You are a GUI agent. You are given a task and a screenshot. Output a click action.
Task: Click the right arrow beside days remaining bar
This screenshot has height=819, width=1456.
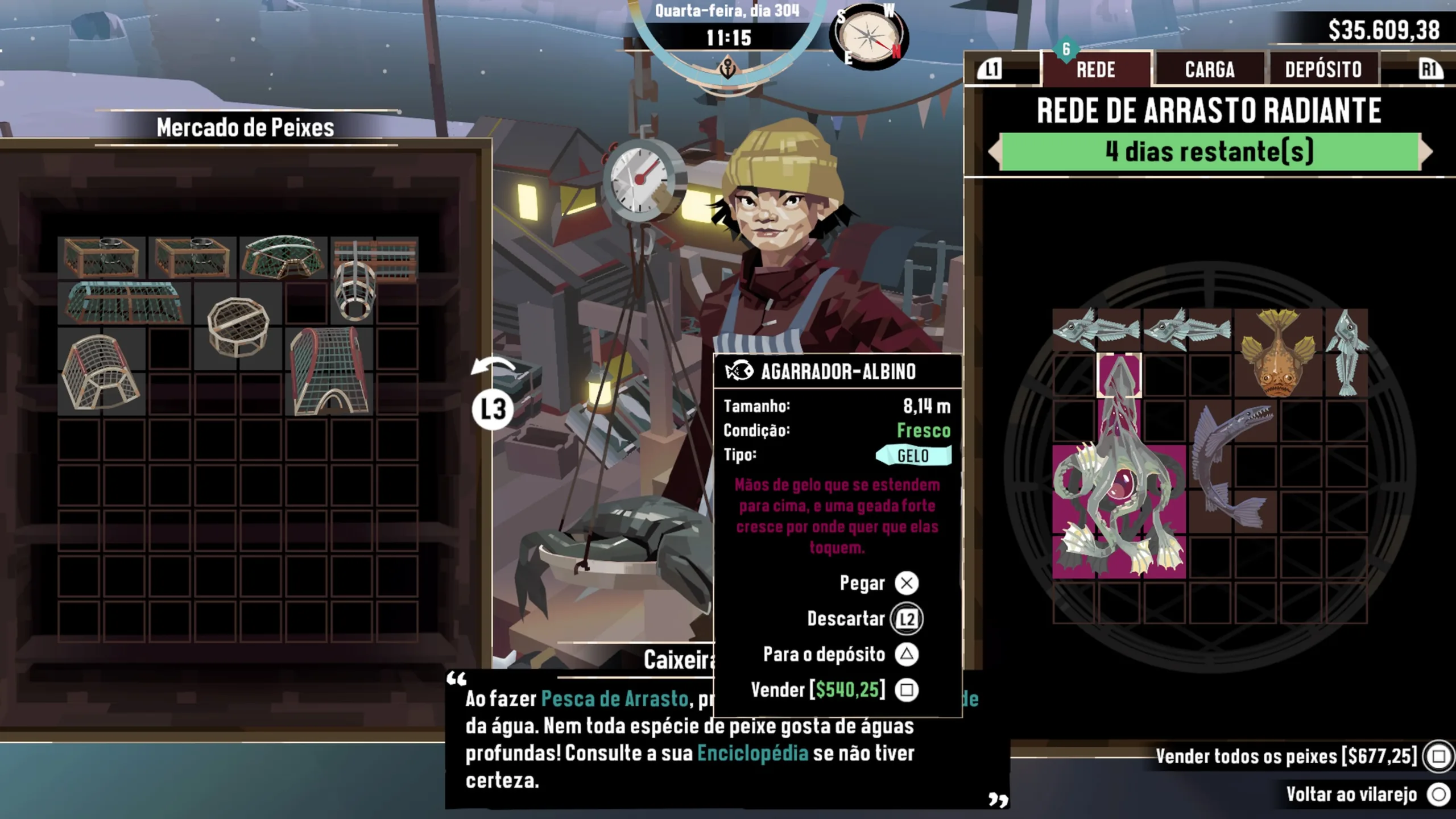pos(1426,151)
